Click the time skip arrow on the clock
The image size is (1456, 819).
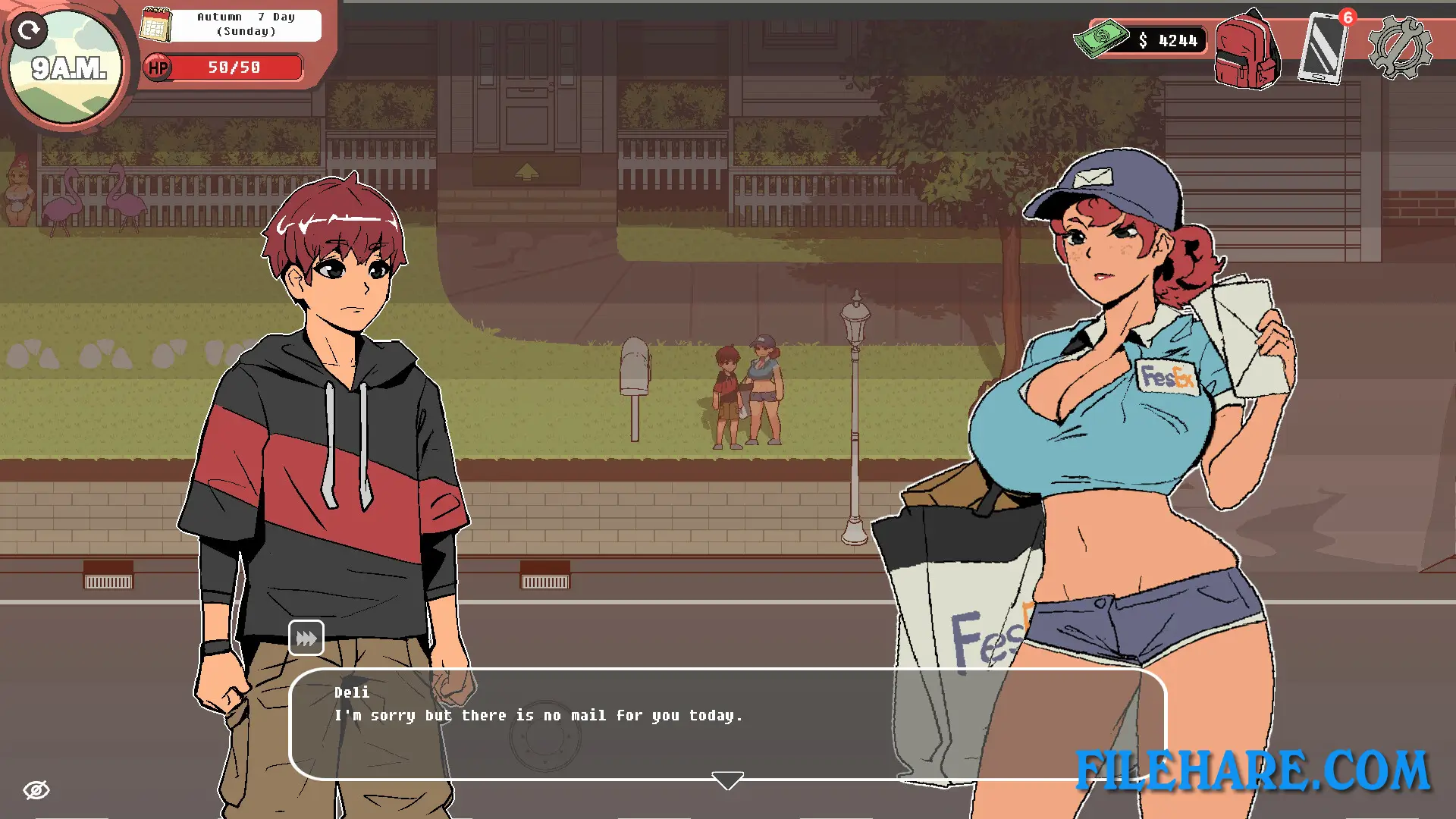tap(31, 31)
